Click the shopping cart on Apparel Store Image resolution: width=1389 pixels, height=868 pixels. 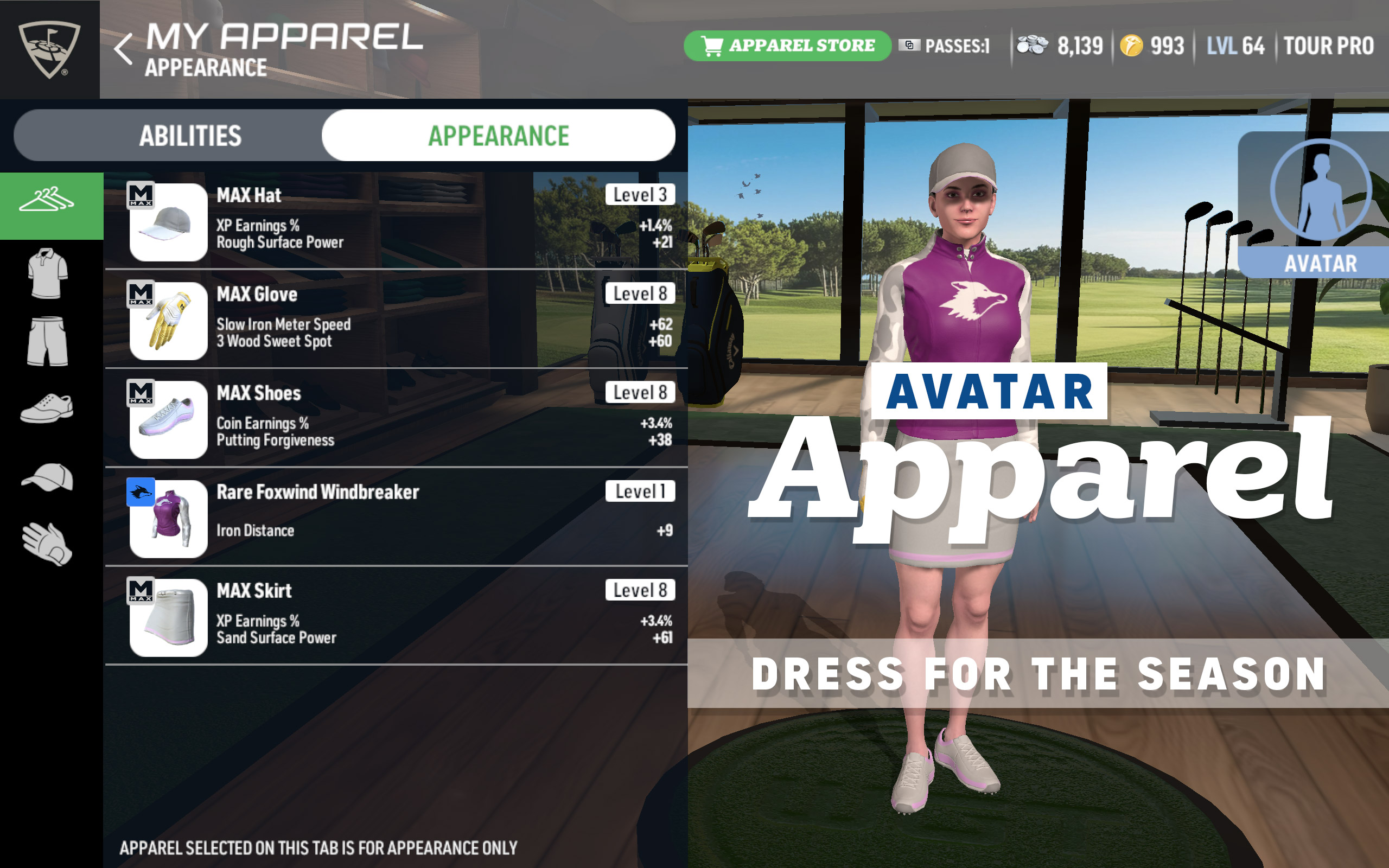coord(713,46)
